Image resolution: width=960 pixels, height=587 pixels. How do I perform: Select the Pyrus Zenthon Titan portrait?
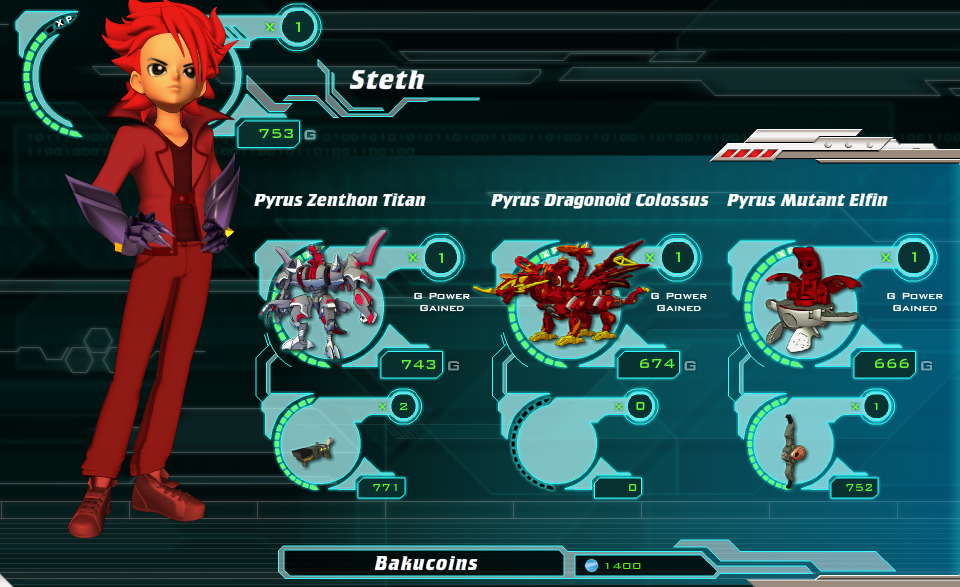tap(320, 298)
